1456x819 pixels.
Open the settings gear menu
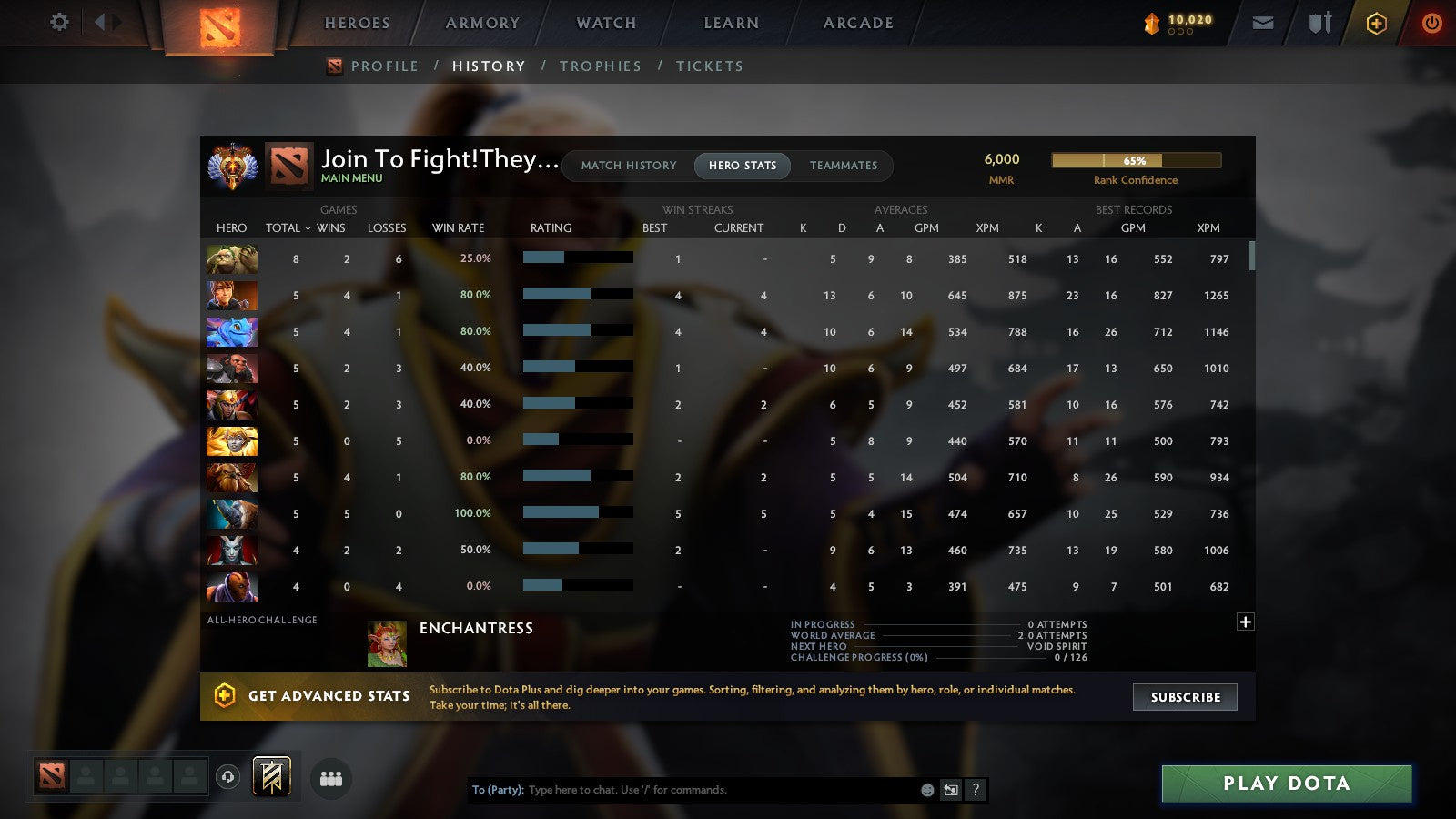click(58, 23)
